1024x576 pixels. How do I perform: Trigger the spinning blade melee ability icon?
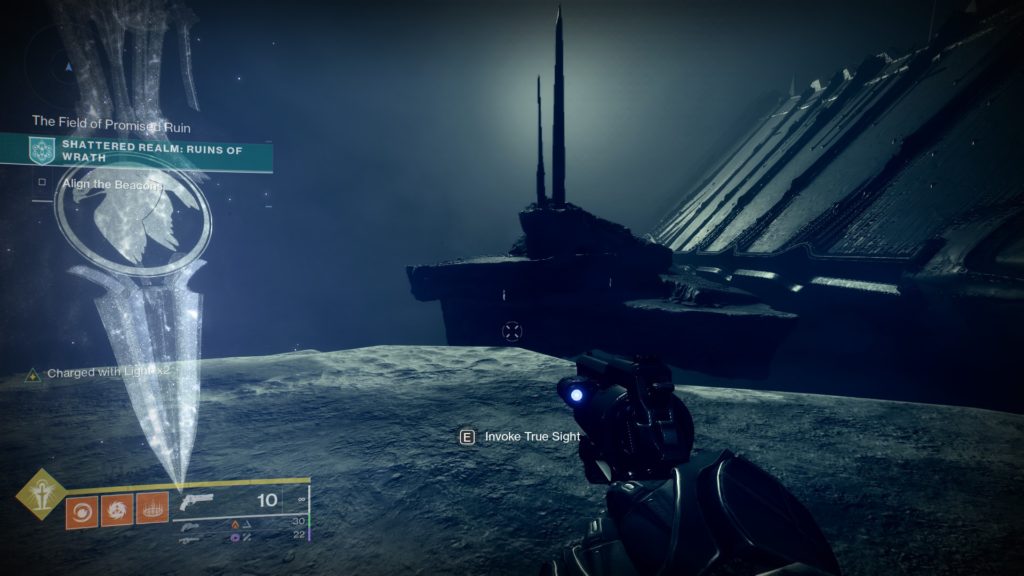[116, 511]
